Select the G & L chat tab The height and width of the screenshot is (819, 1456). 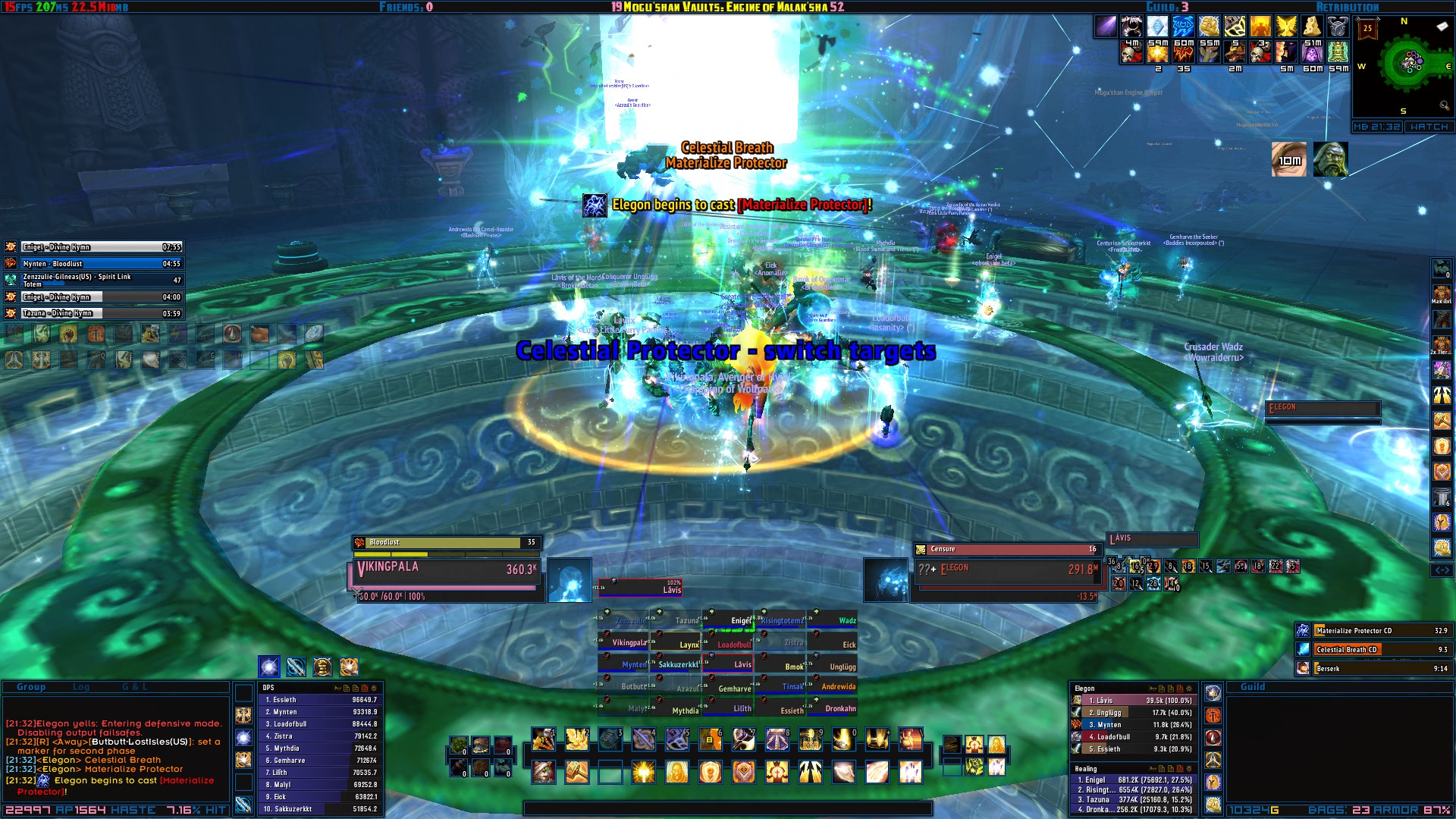coord(135,687)
